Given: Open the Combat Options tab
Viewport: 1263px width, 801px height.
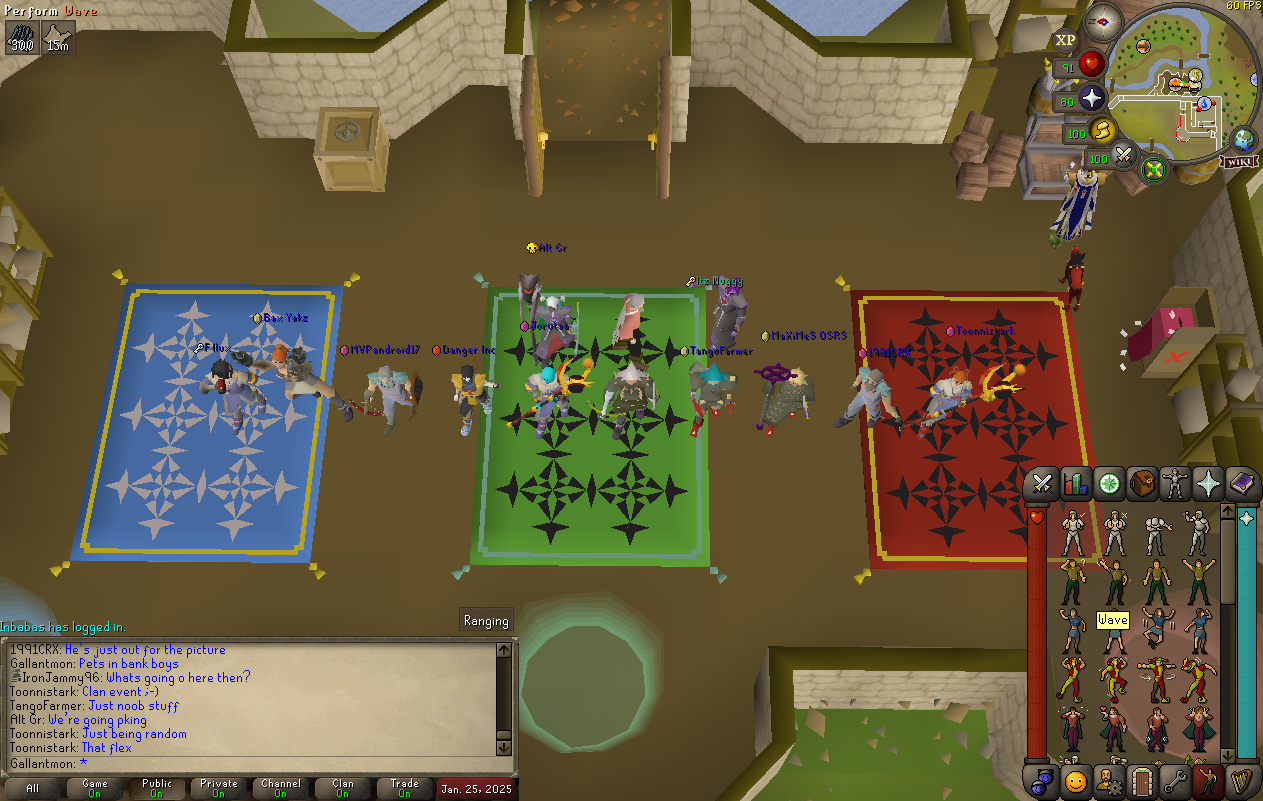Looking at the screenshot, I should 1043,484.
